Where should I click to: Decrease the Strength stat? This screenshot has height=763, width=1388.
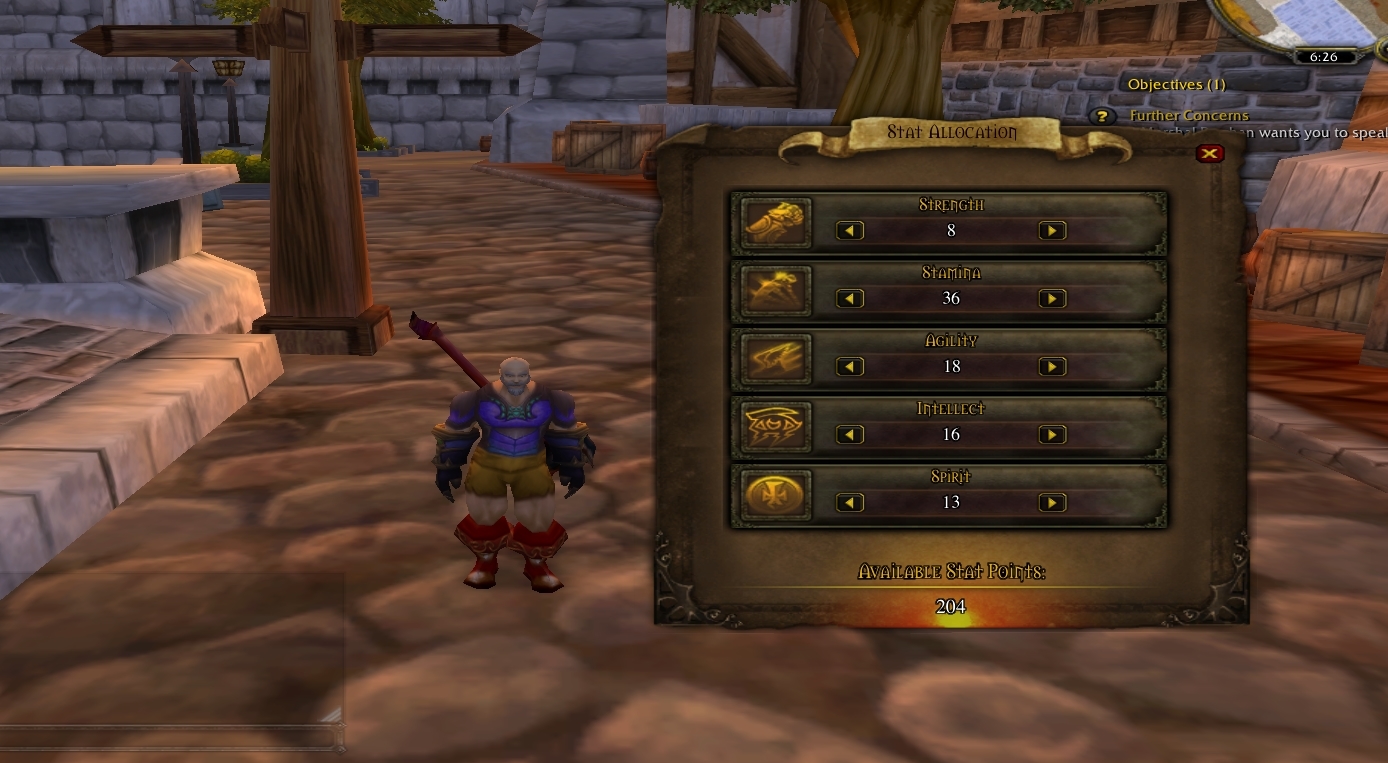(850, 231)
